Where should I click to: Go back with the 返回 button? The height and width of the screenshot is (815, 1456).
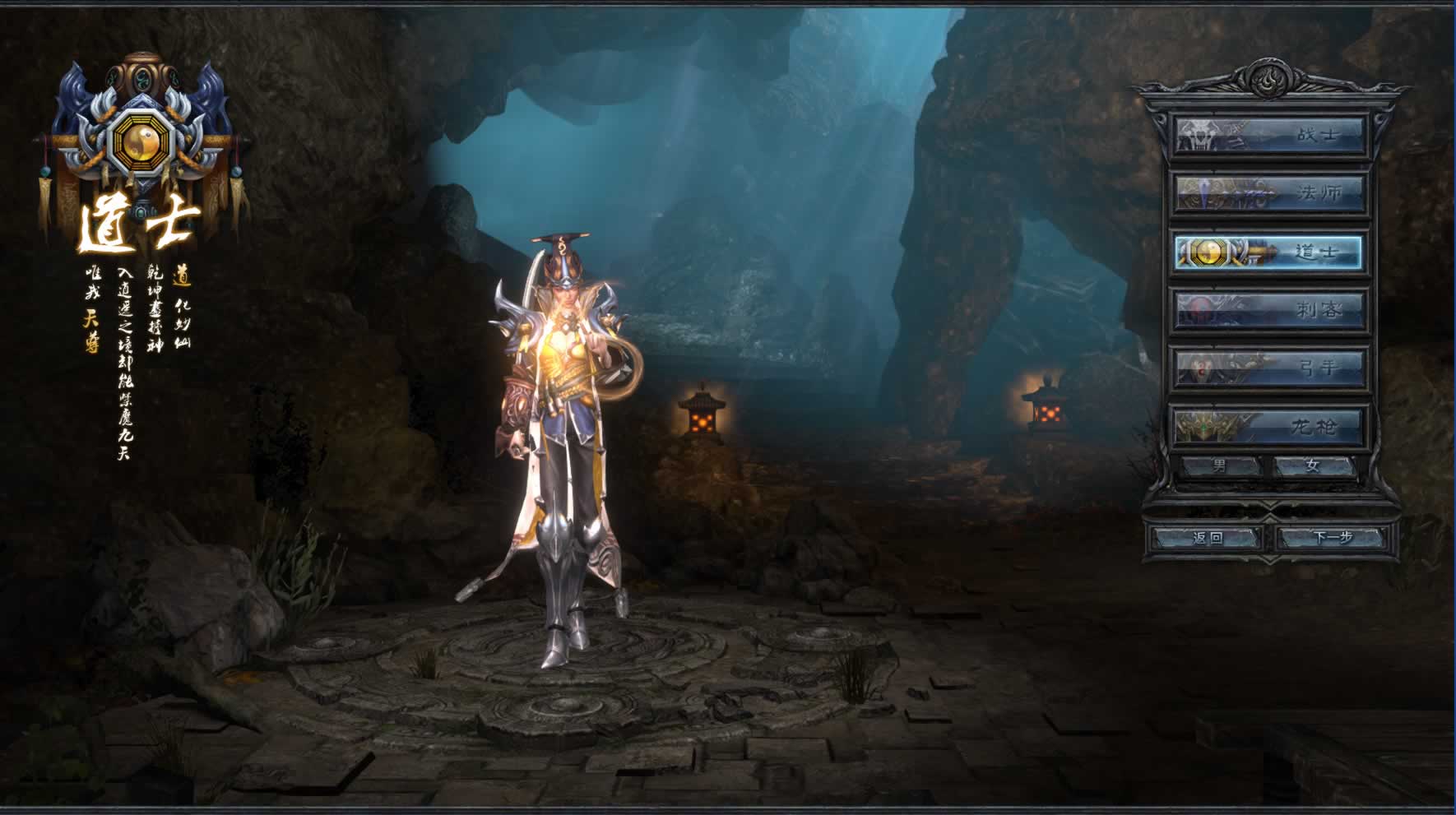point(1207,538)
